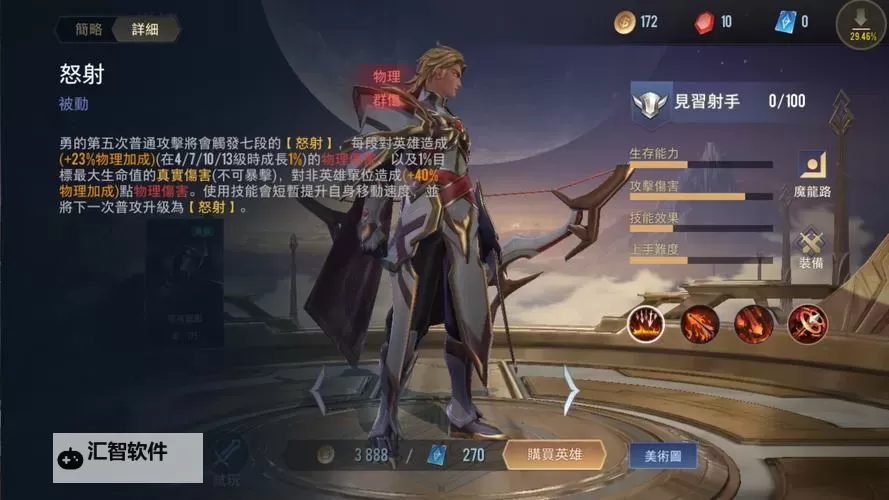Open the gold coin balance showing 172
The image size is (889, 500).
(x=636, y=21)
